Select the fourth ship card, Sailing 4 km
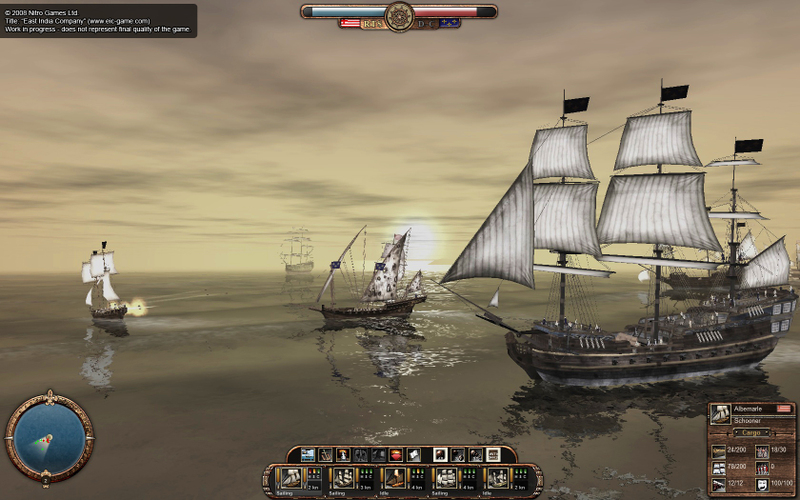 pyautogui.click(x=446, y=477)
